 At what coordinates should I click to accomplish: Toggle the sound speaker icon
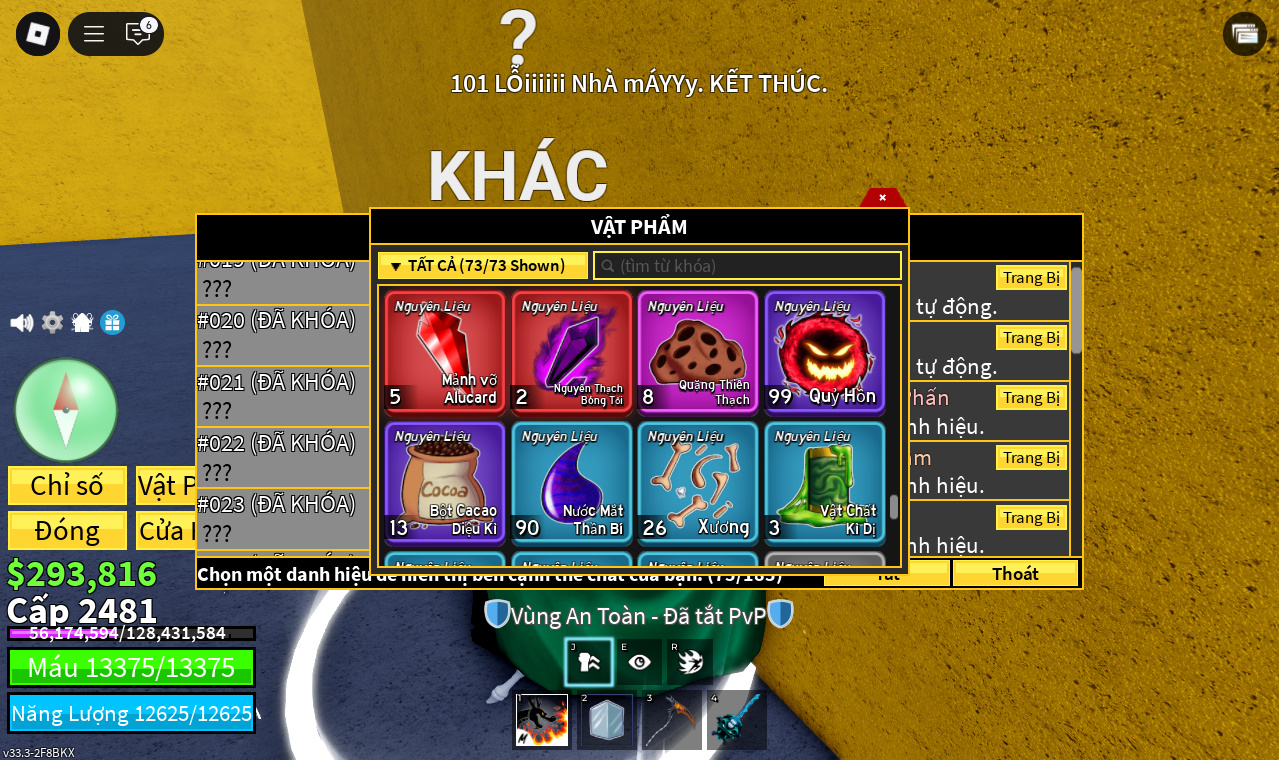click(21, 323)
